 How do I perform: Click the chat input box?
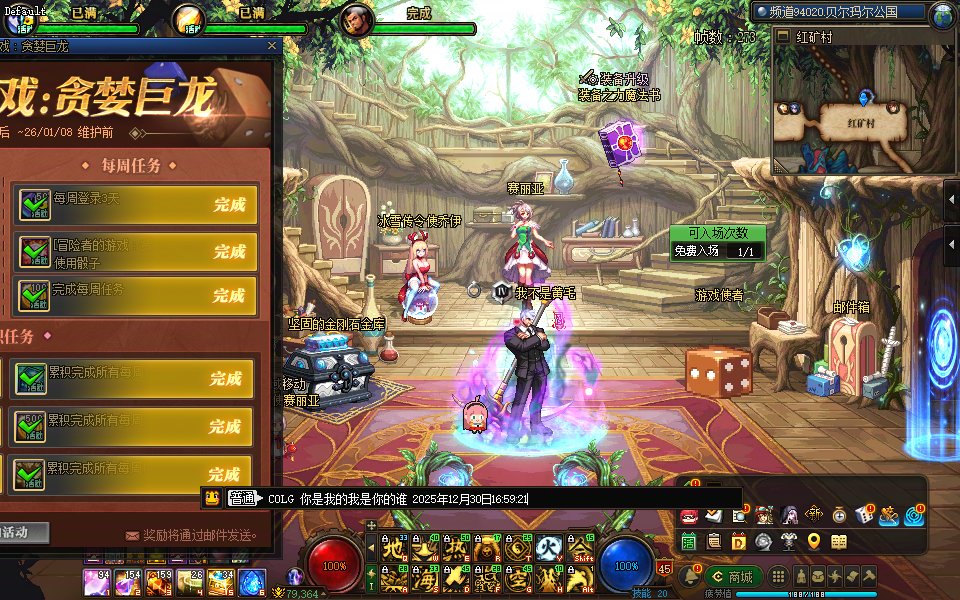coord(500,498)
